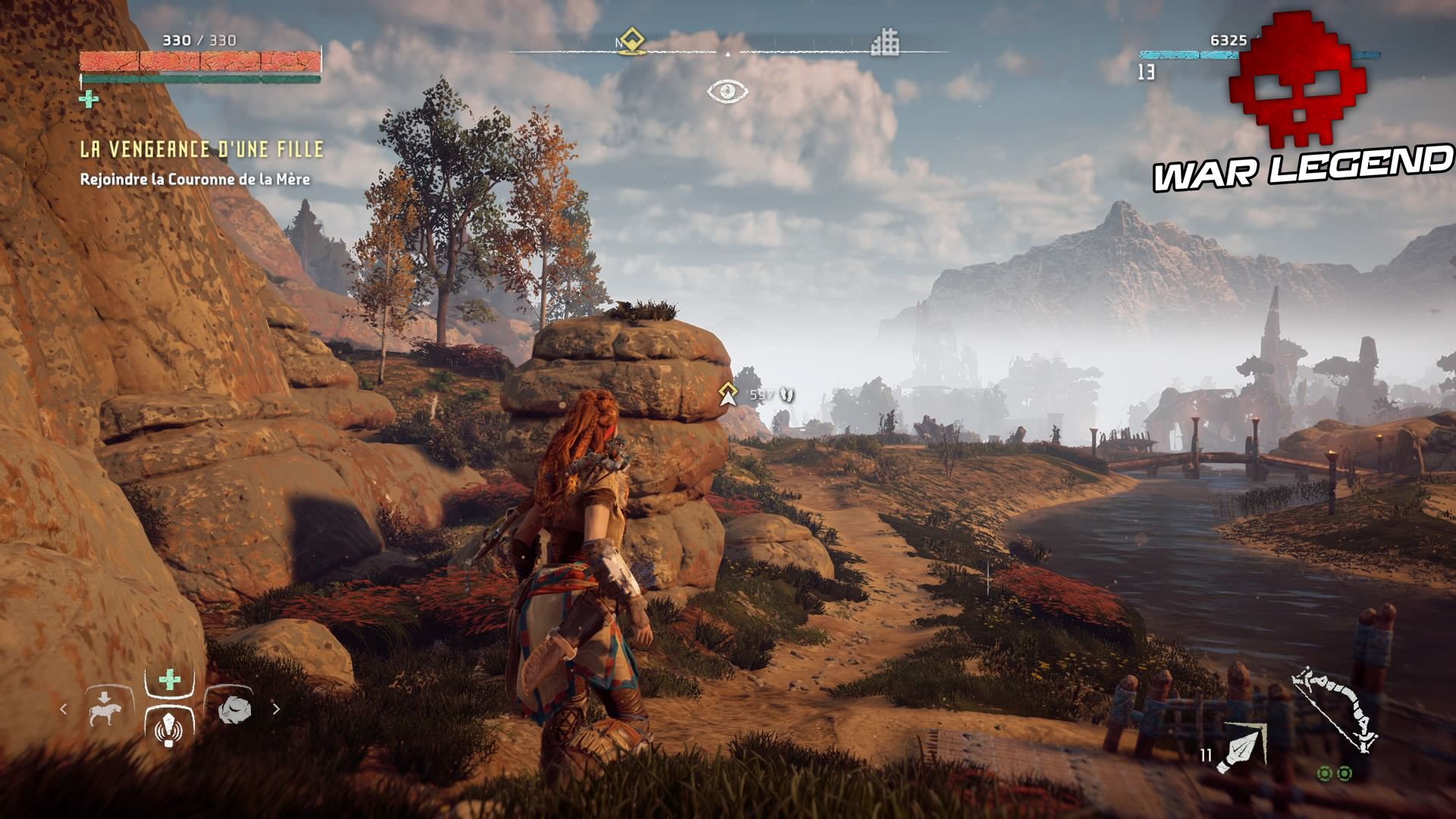Open the quest 'La Vengeance d'une Fille'
Screen dimensions: 1456x819
[x=201, y=149]
